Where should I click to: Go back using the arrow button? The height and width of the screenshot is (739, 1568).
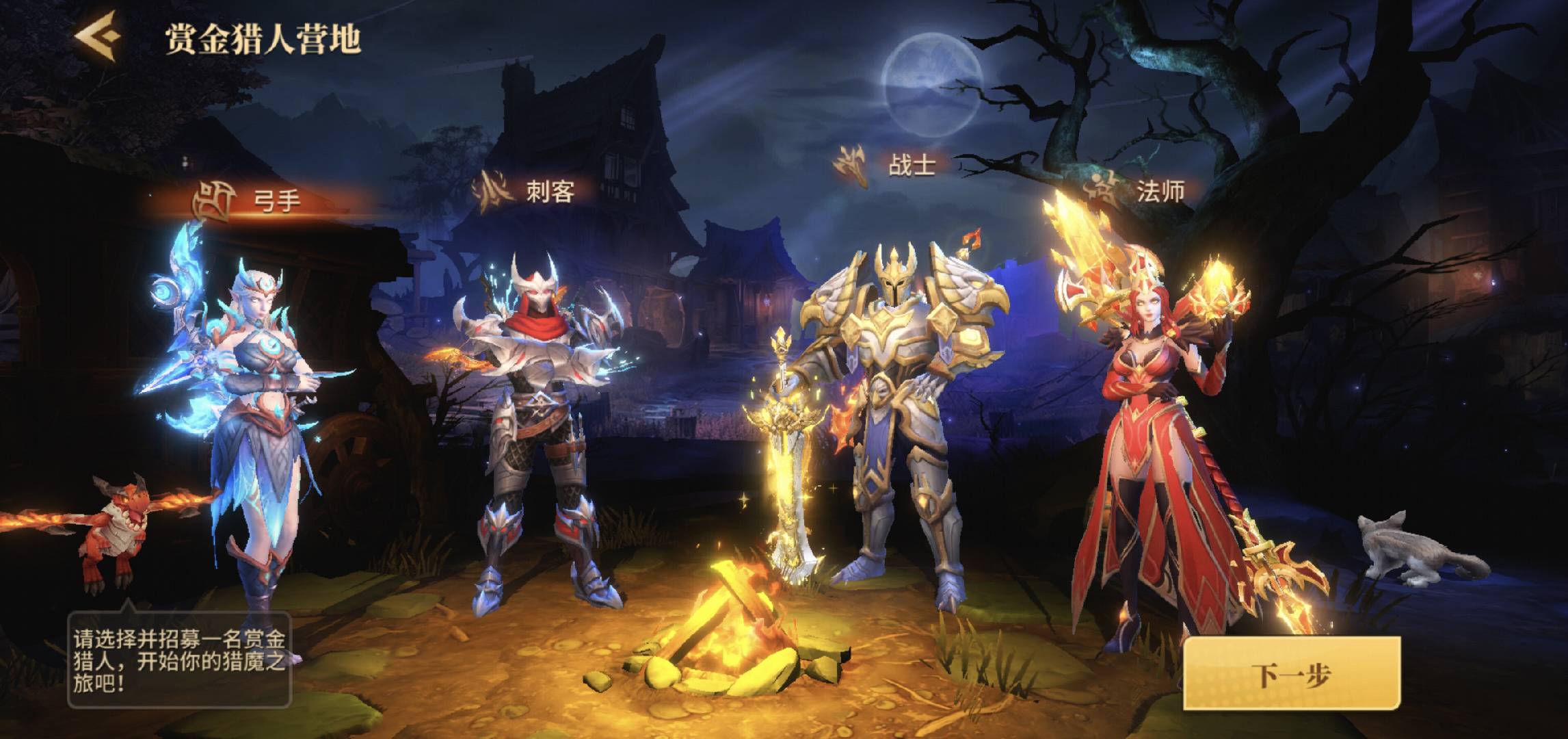click(x=98, y=38)
